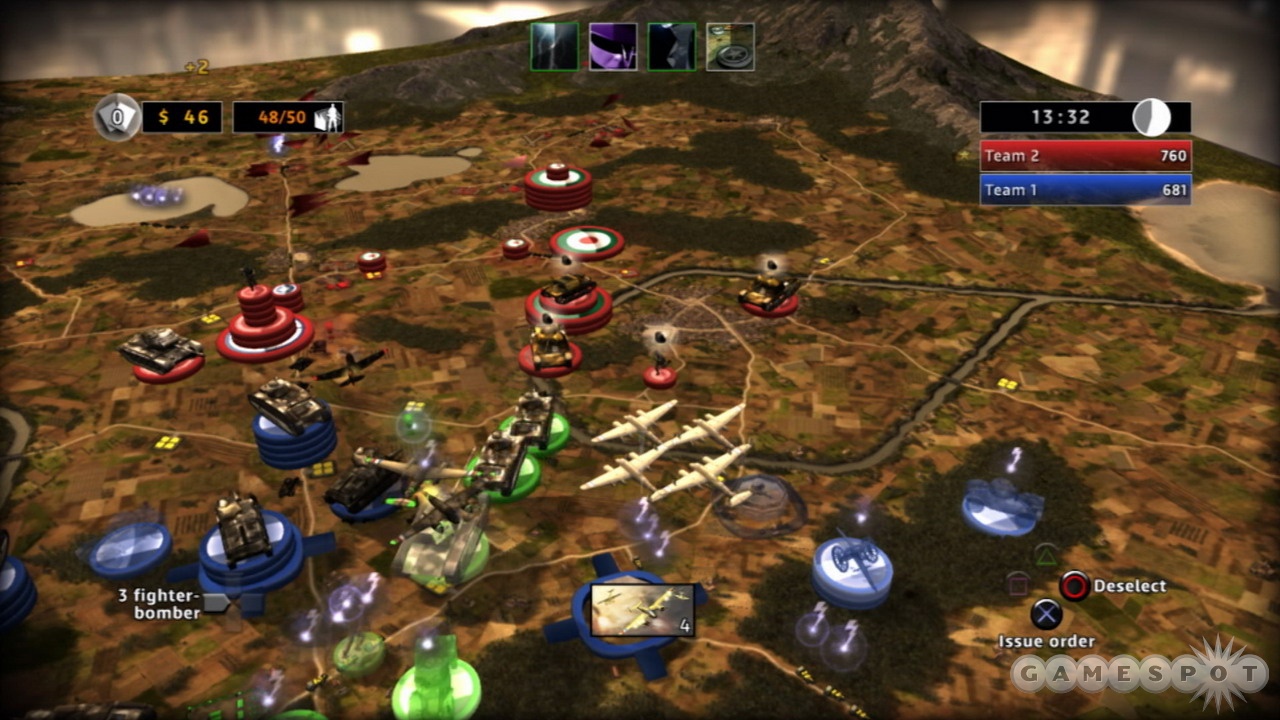This screenshot has width=1280, height=720.
Task: Pick the poker chip ruse card
Action: [x=730, y=47]
